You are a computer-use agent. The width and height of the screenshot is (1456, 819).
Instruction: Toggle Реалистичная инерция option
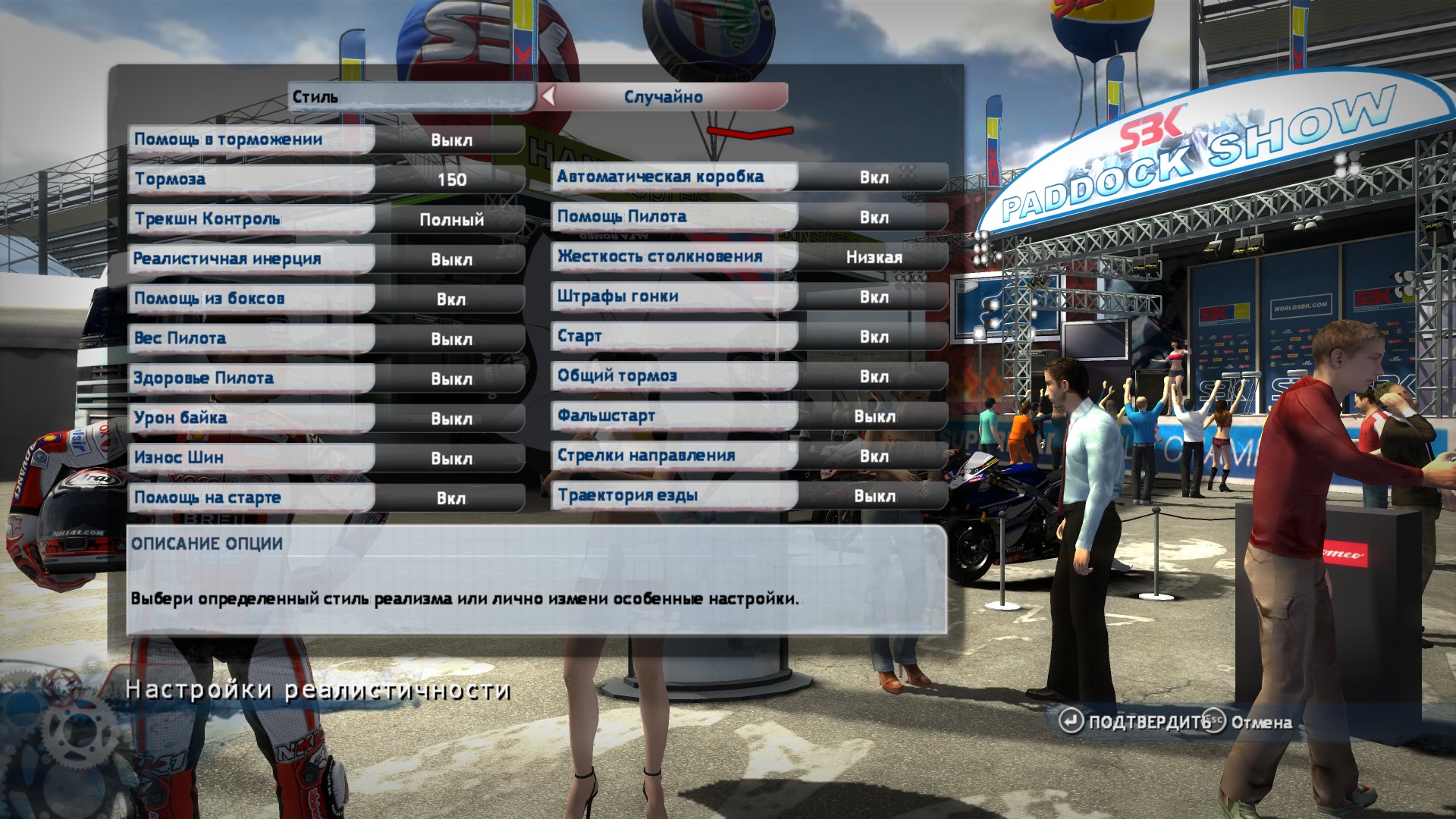pyautogui.click(x=326, y=259)
